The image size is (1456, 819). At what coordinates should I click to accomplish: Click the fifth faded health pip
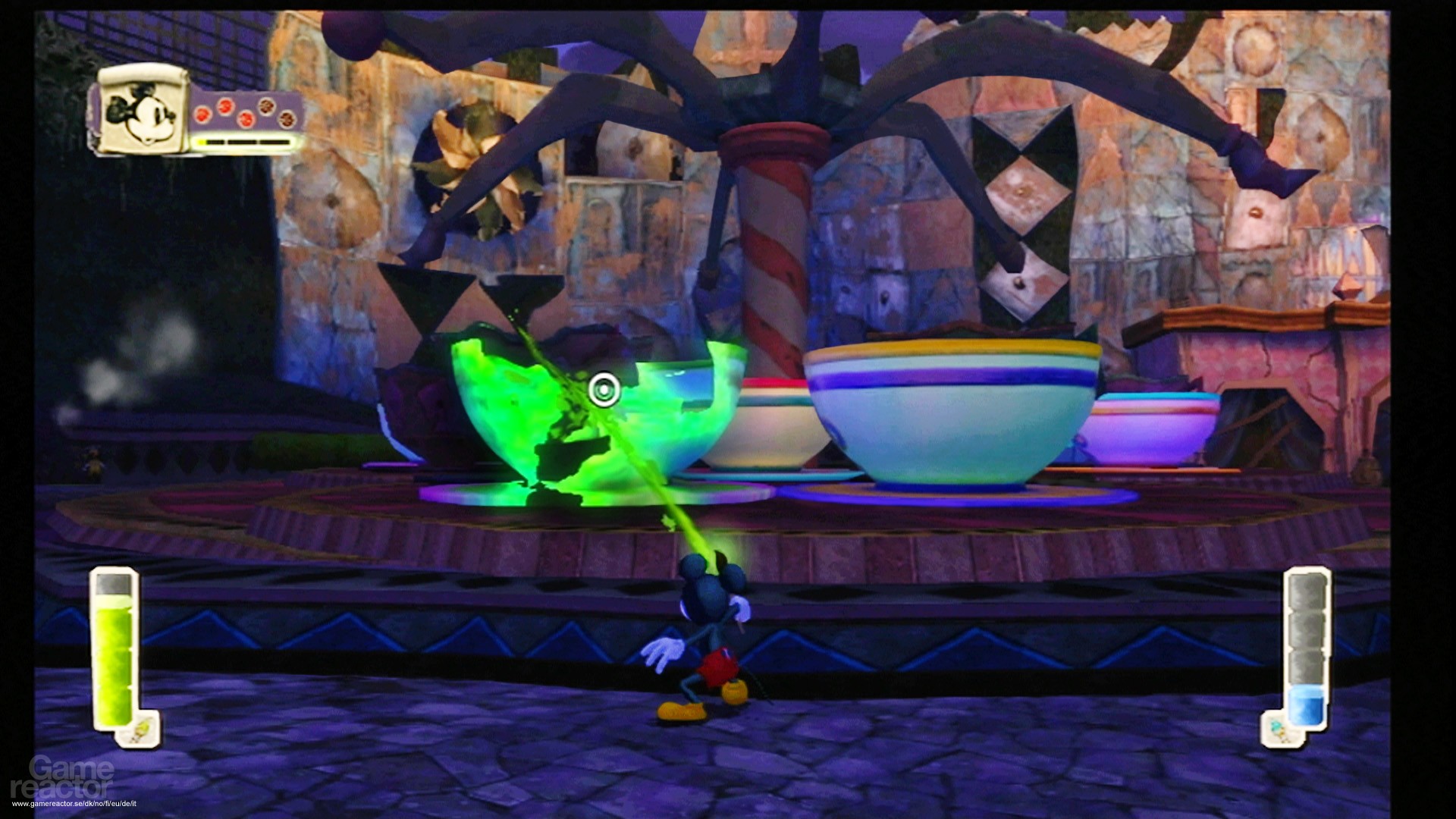[287, 120]
